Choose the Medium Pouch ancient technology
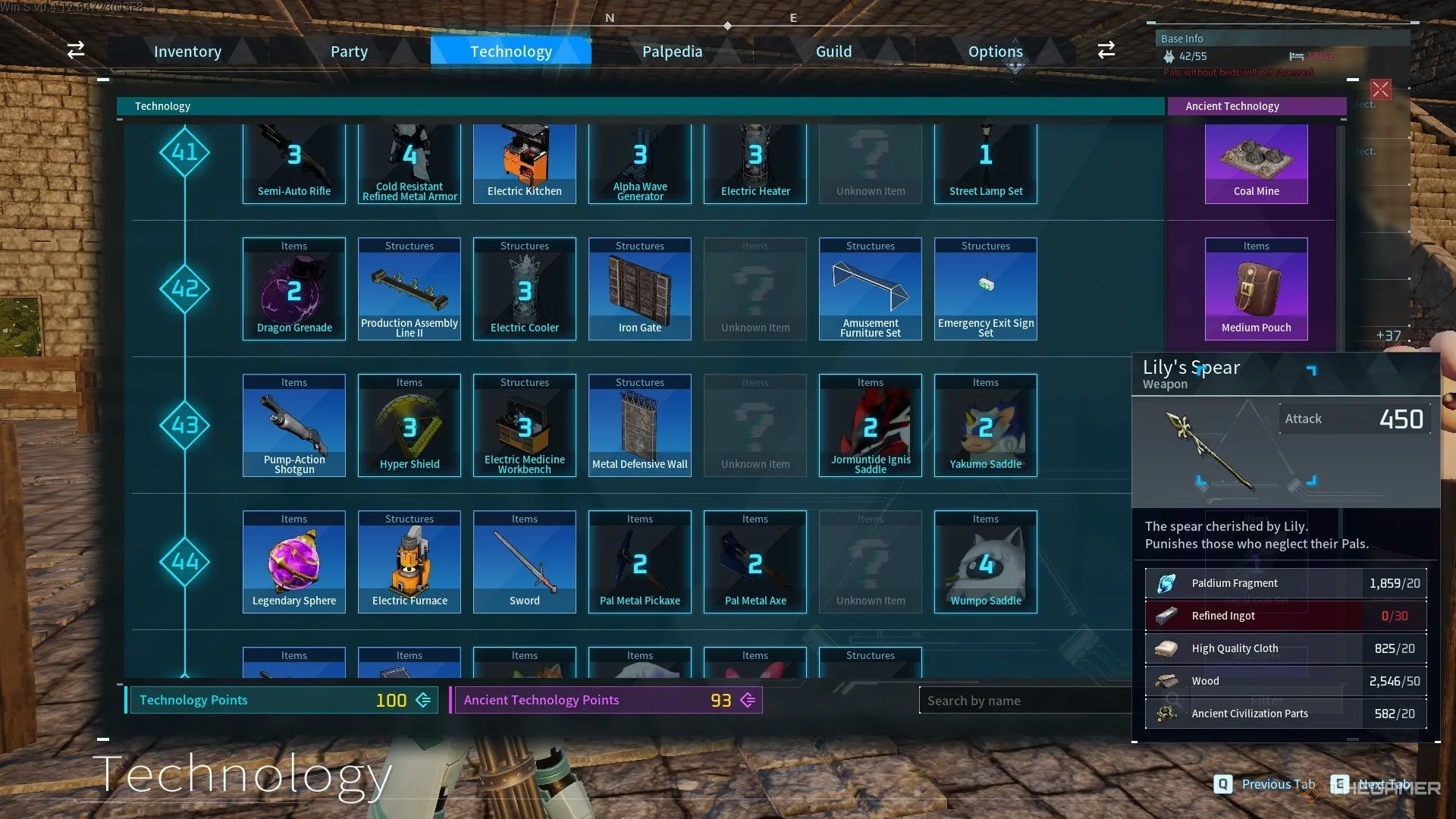The width and height of the screenshot is (1456, 819). [1256, 290]
